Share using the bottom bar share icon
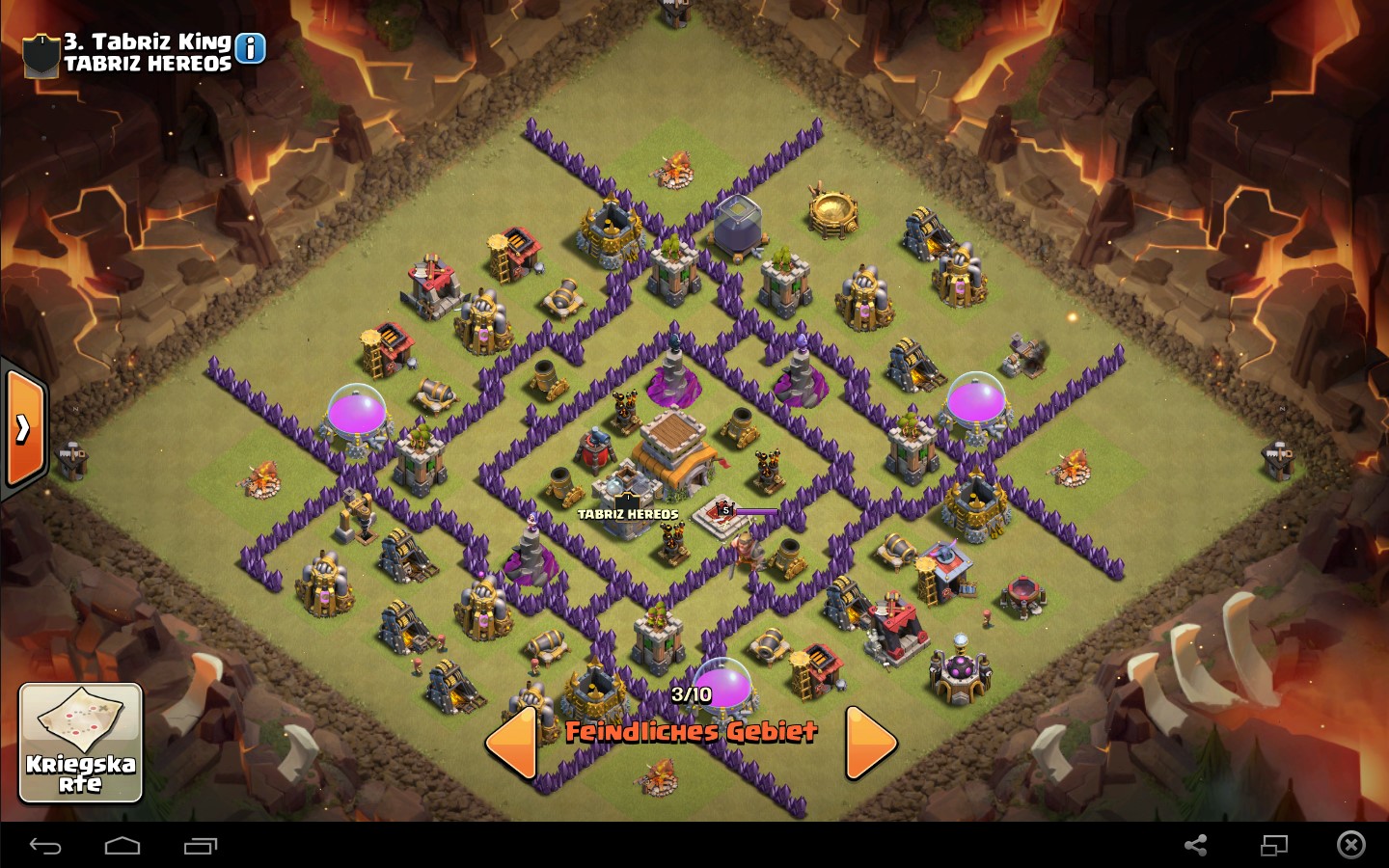 click(1196, 846)
